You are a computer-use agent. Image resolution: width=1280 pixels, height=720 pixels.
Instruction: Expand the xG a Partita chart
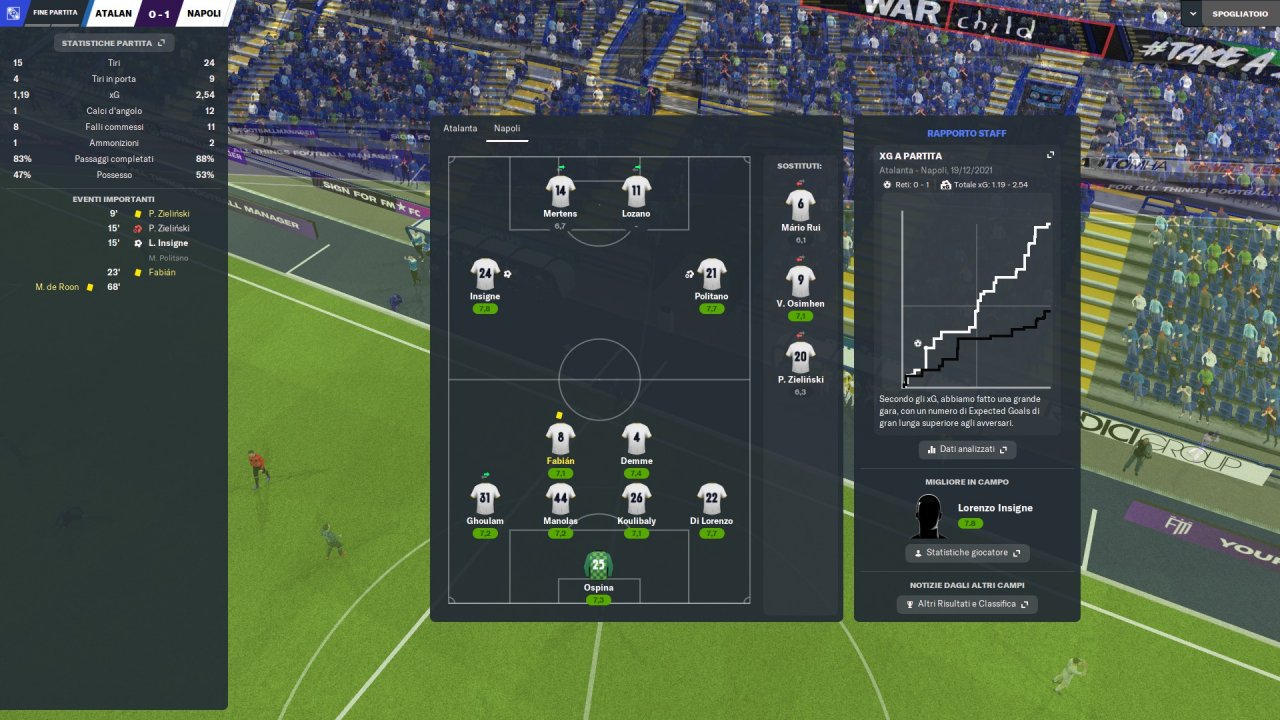pyautogui.click(x=1050, y=155)
